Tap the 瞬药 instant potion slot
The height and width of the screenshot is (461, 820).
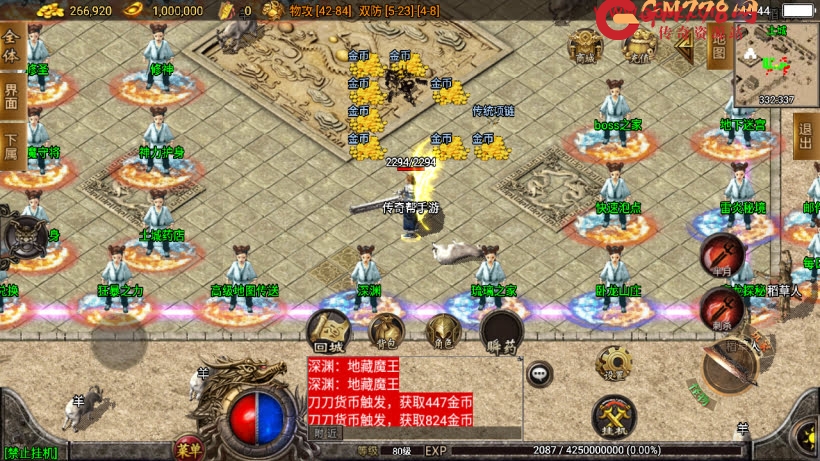(x=502, y=332)
